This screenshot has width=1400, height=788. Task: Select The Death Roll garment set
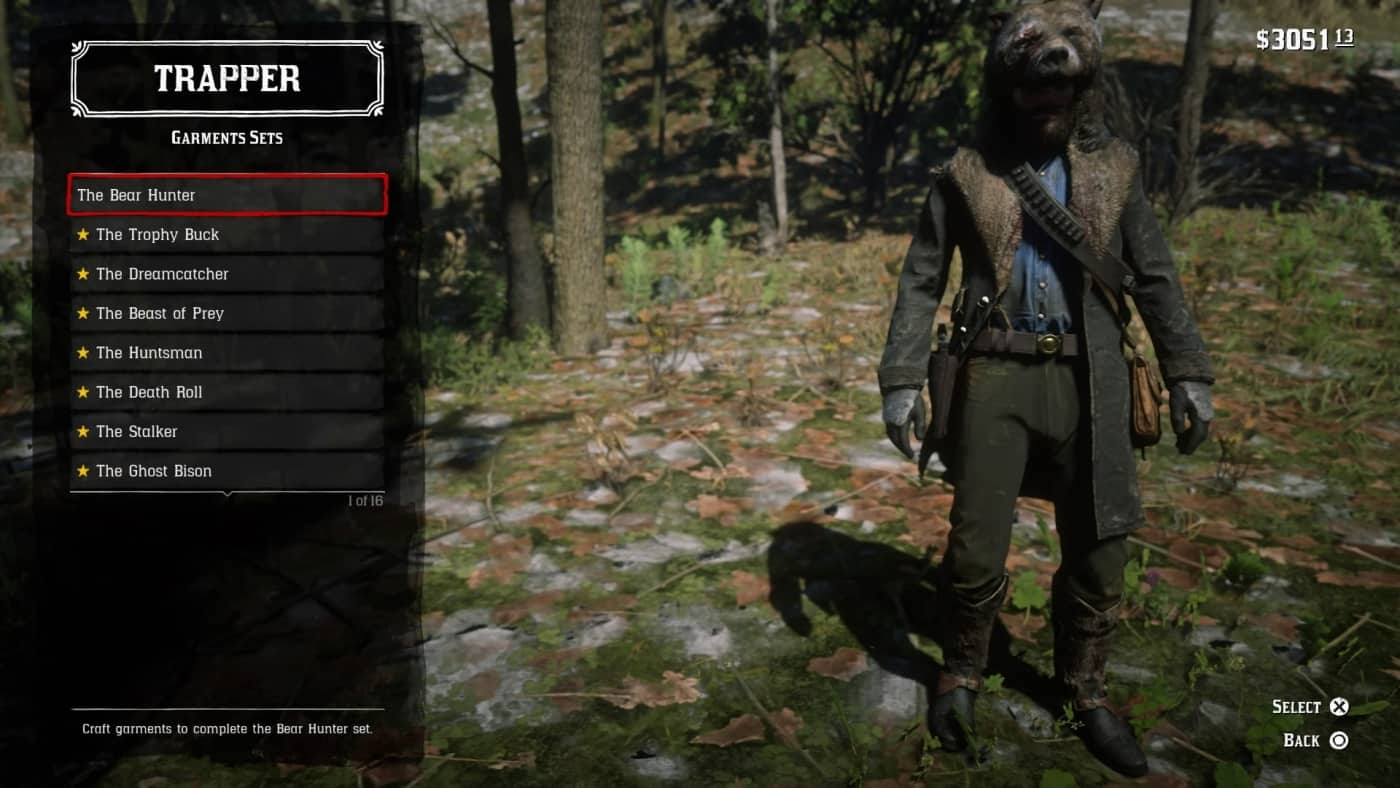coord(227,392)
